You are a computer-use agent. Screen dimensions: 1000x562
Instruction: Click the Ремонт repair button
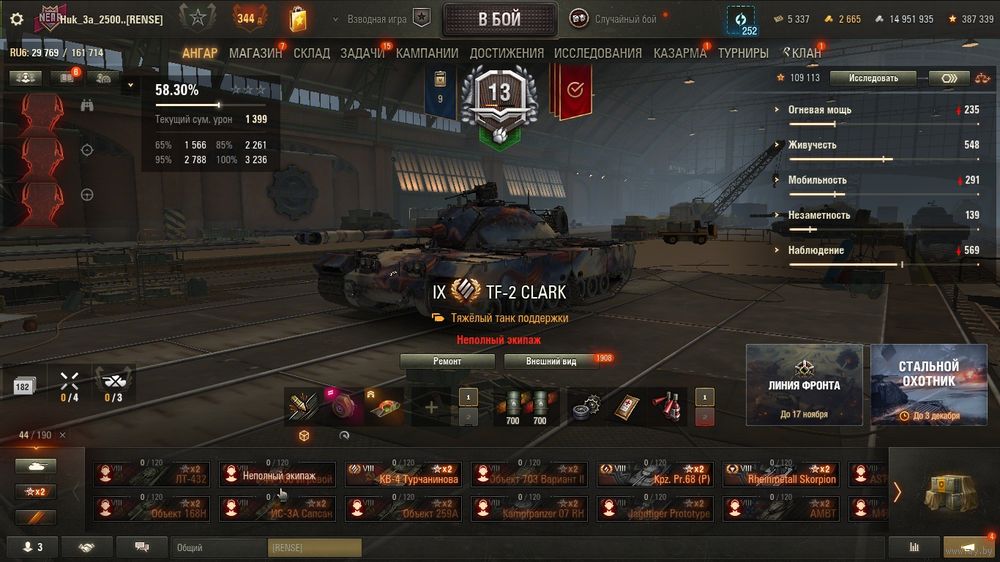(447, 361)
